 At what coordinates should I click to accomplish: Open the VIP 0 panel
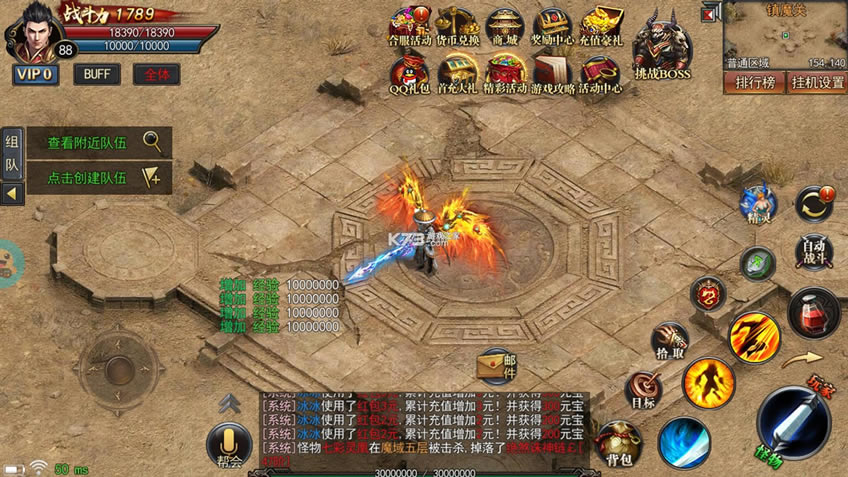tap(36, 74)
